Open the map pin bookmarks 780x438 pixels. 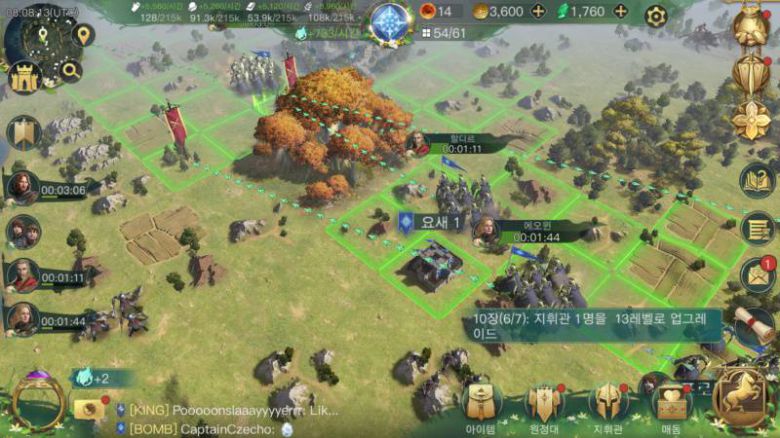83,35
